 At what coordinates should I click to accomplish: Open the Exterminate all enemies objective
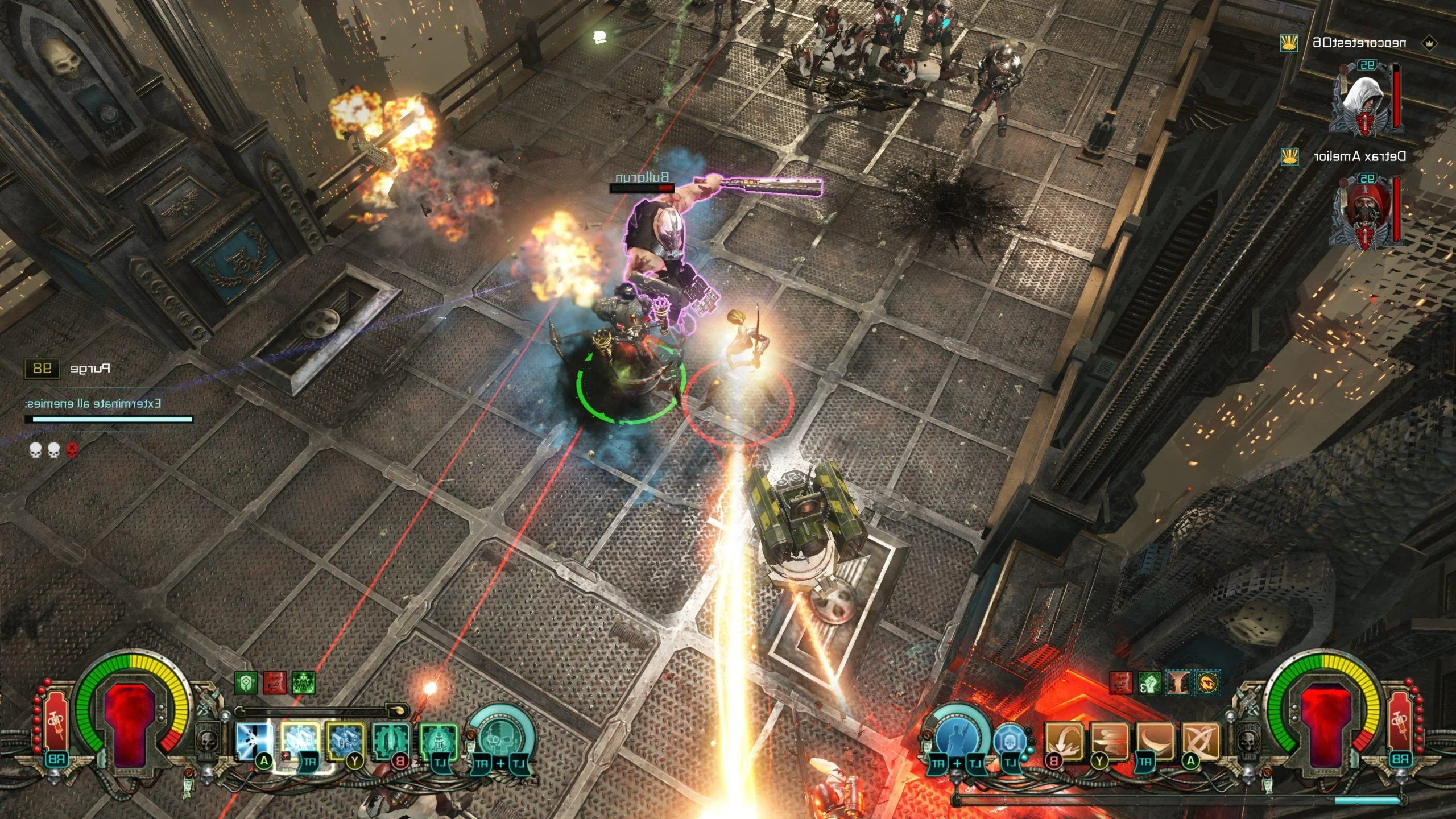(94, 403)
